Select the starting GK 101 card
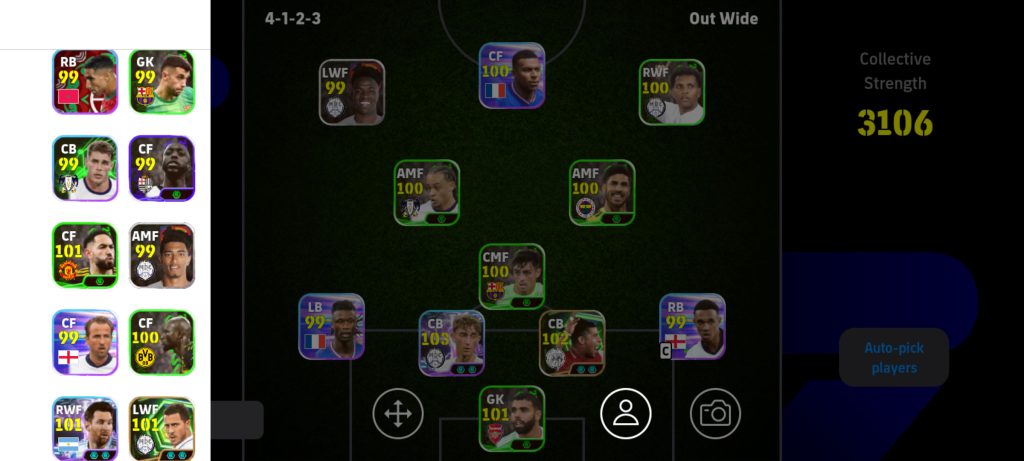This screenshot has height=461, width=1024. click(512, 418)
